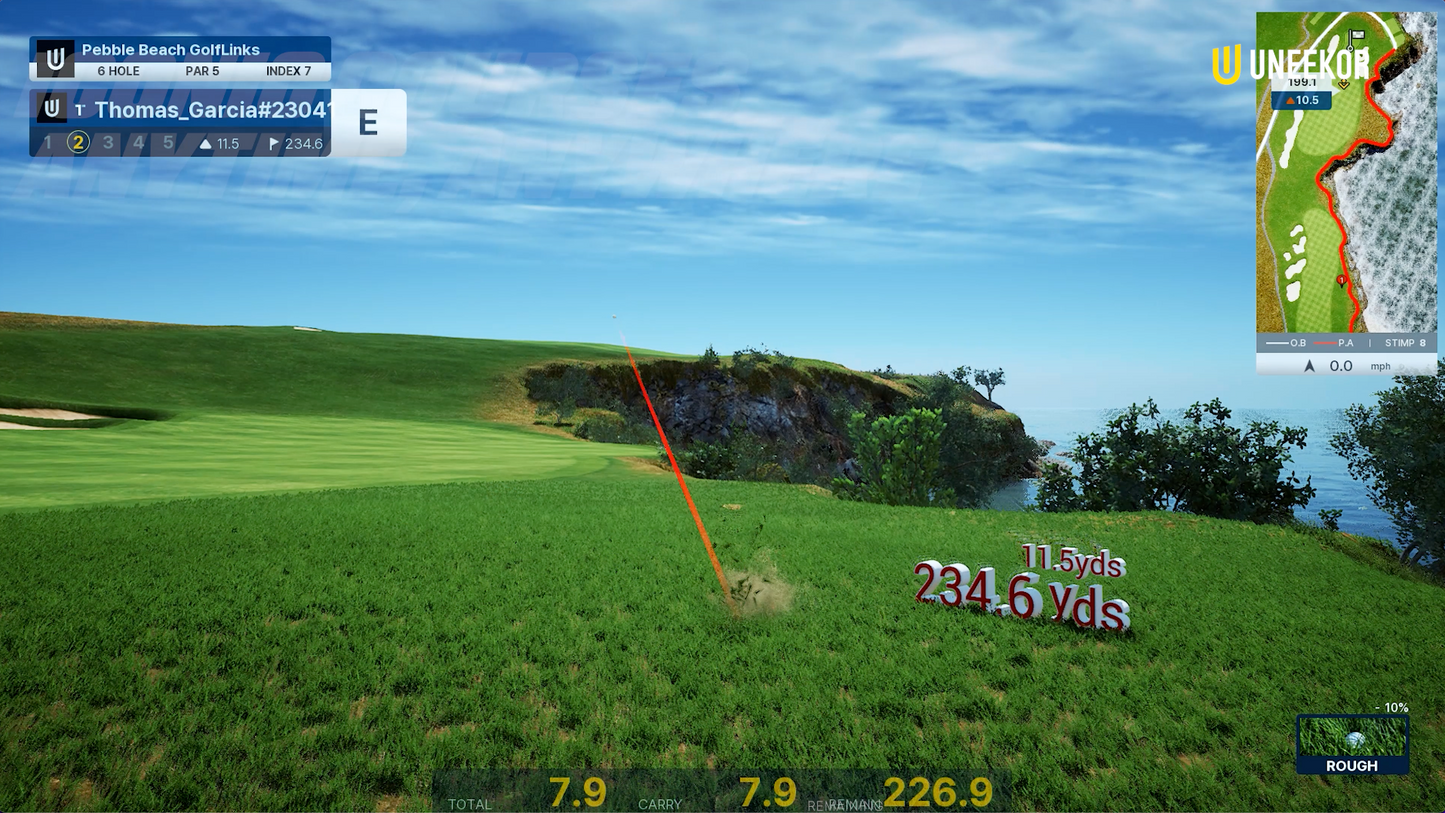Click the 6 HOLE label on the course header
The image size is (1445, 813).
[x=118, y=70]
